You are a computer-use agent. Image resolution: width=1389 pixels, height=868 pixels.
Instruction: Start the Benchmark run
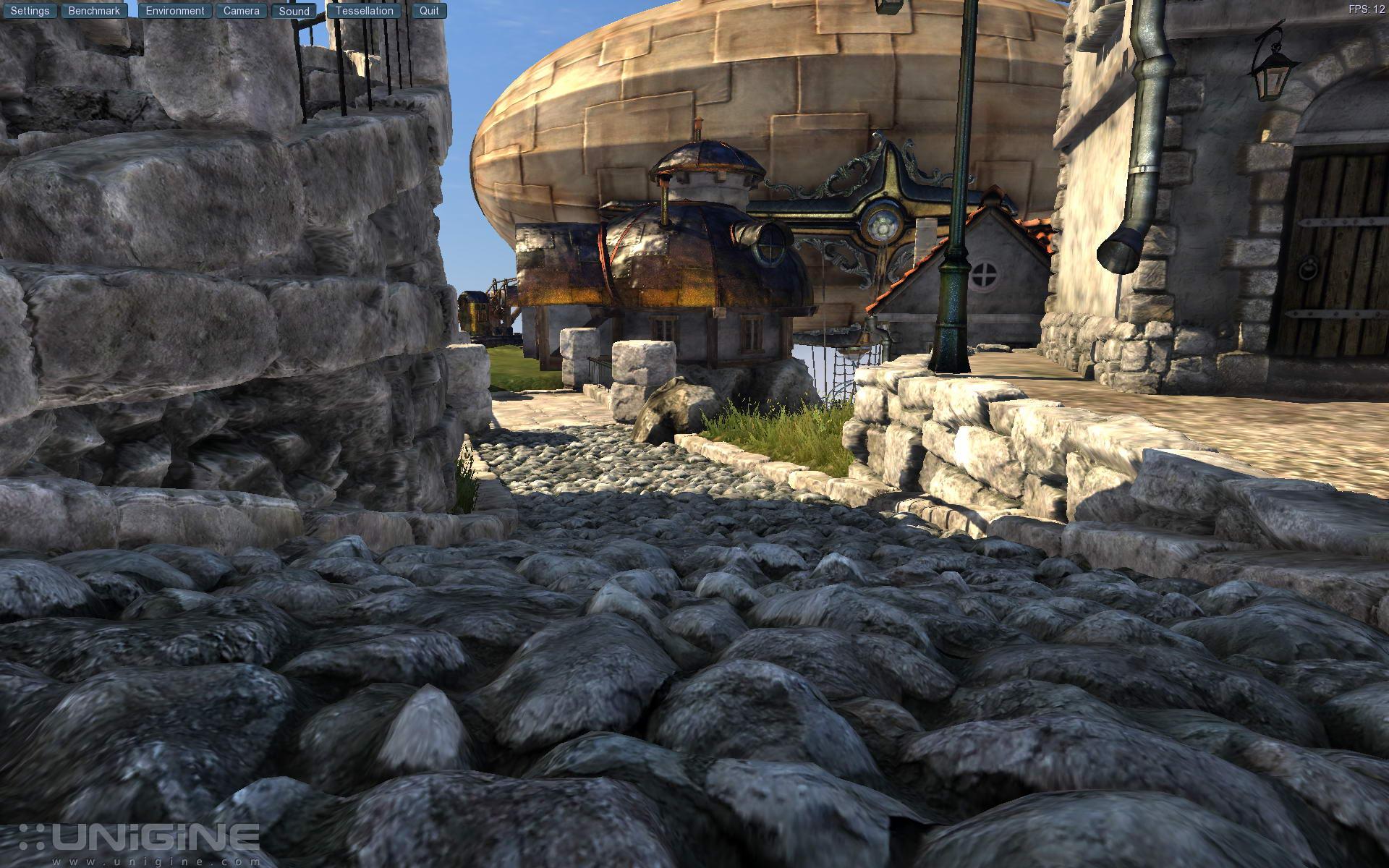tap(94, 11)
